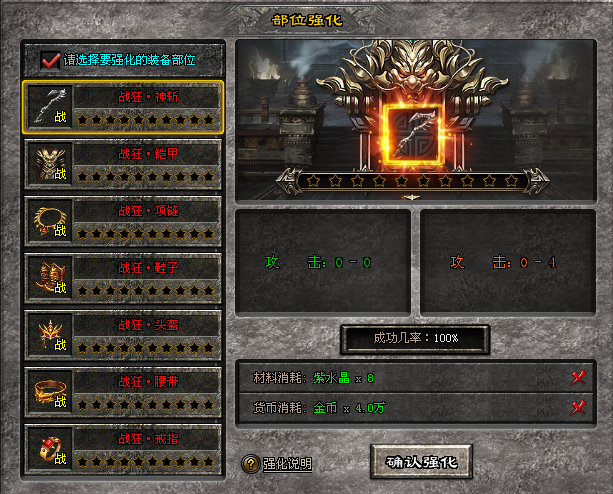Click the red X beside 金币 currency cost

pyautogui.click(x=577, y=407)
